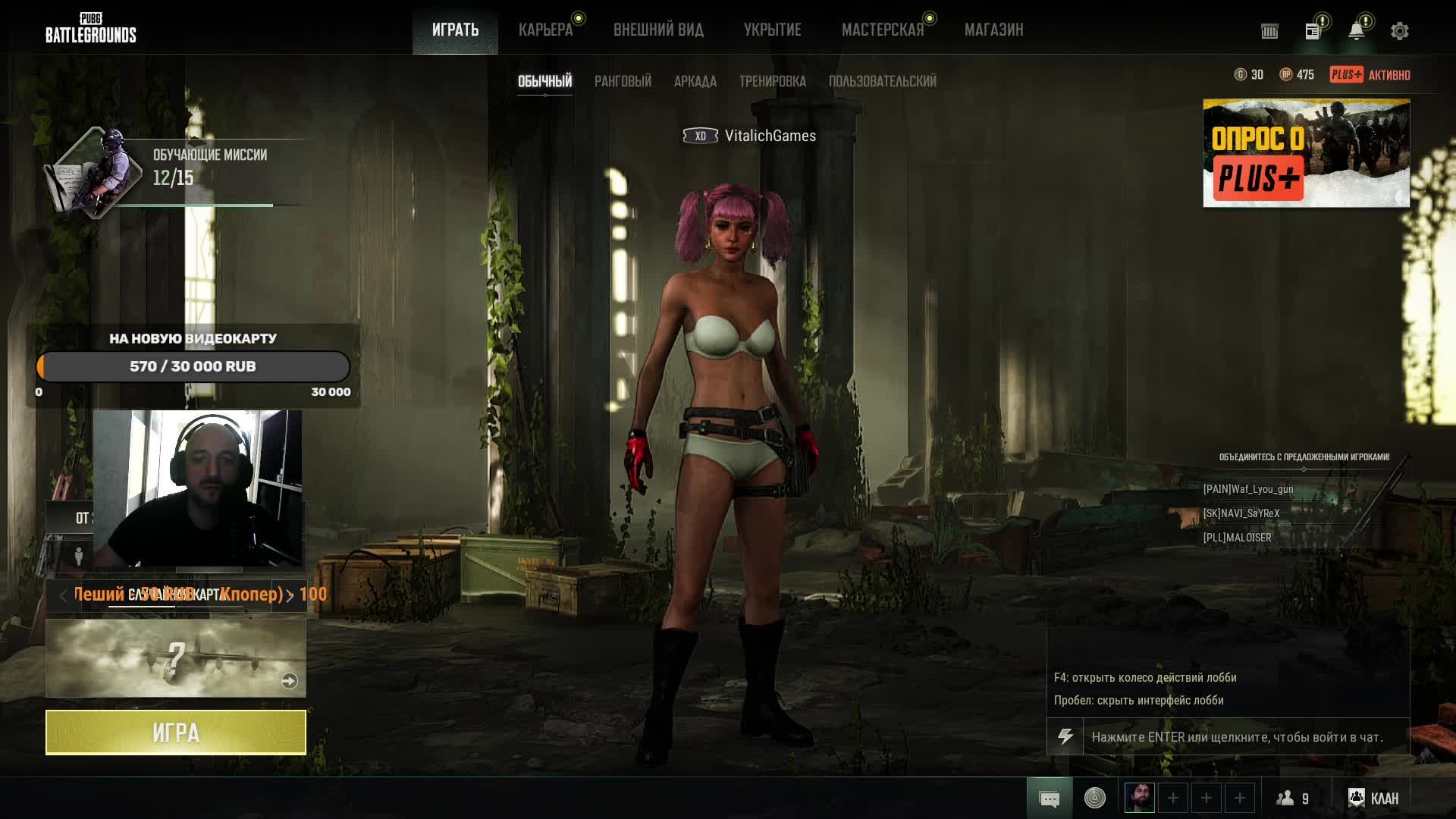Go to the УКРЫТИЕ tab
The width and height of the screenshot is (1456, 819).
coord(772,30)
